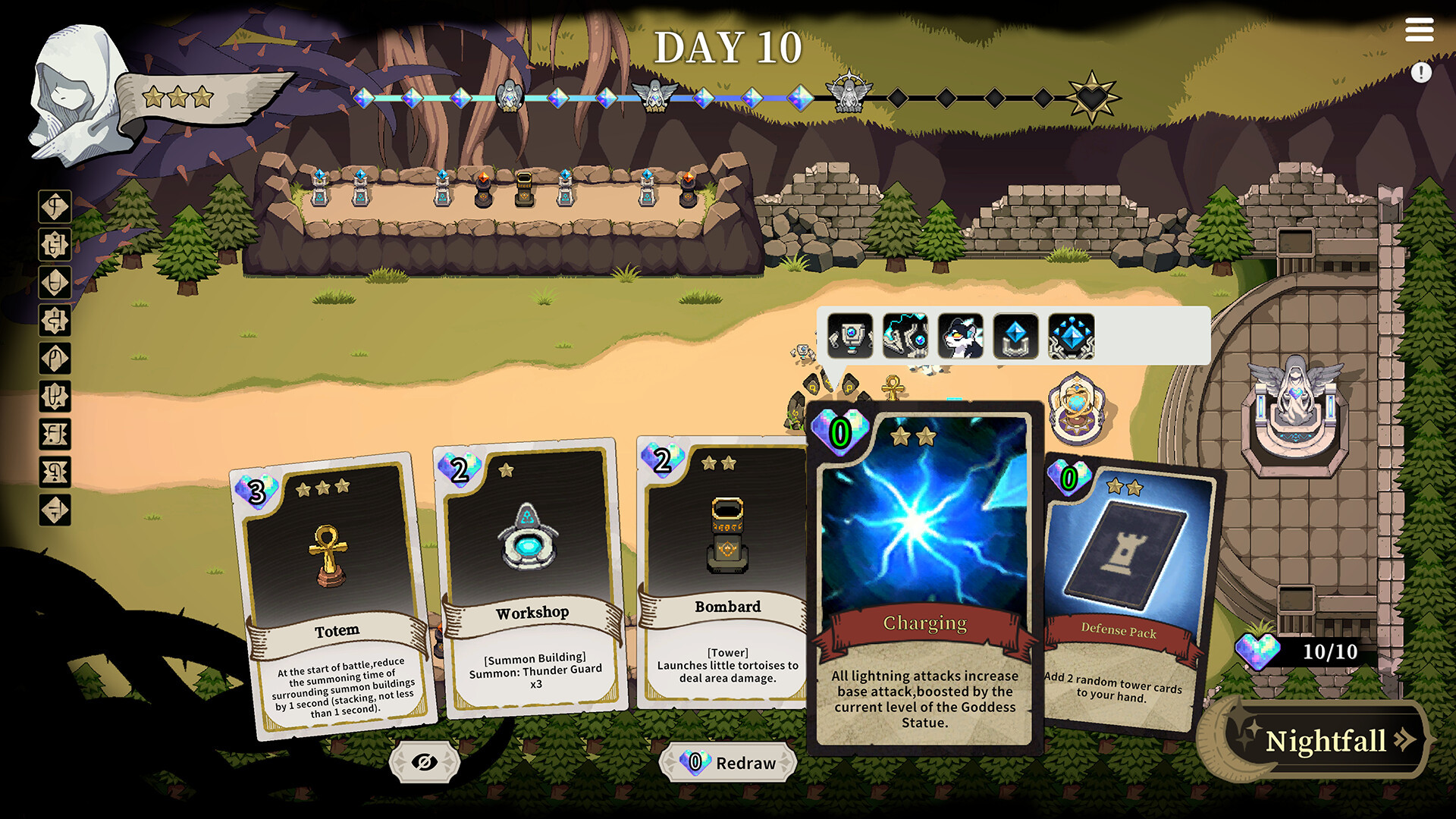
Task: Select the Defense Pack card
Action: [x=1125, y=591]
